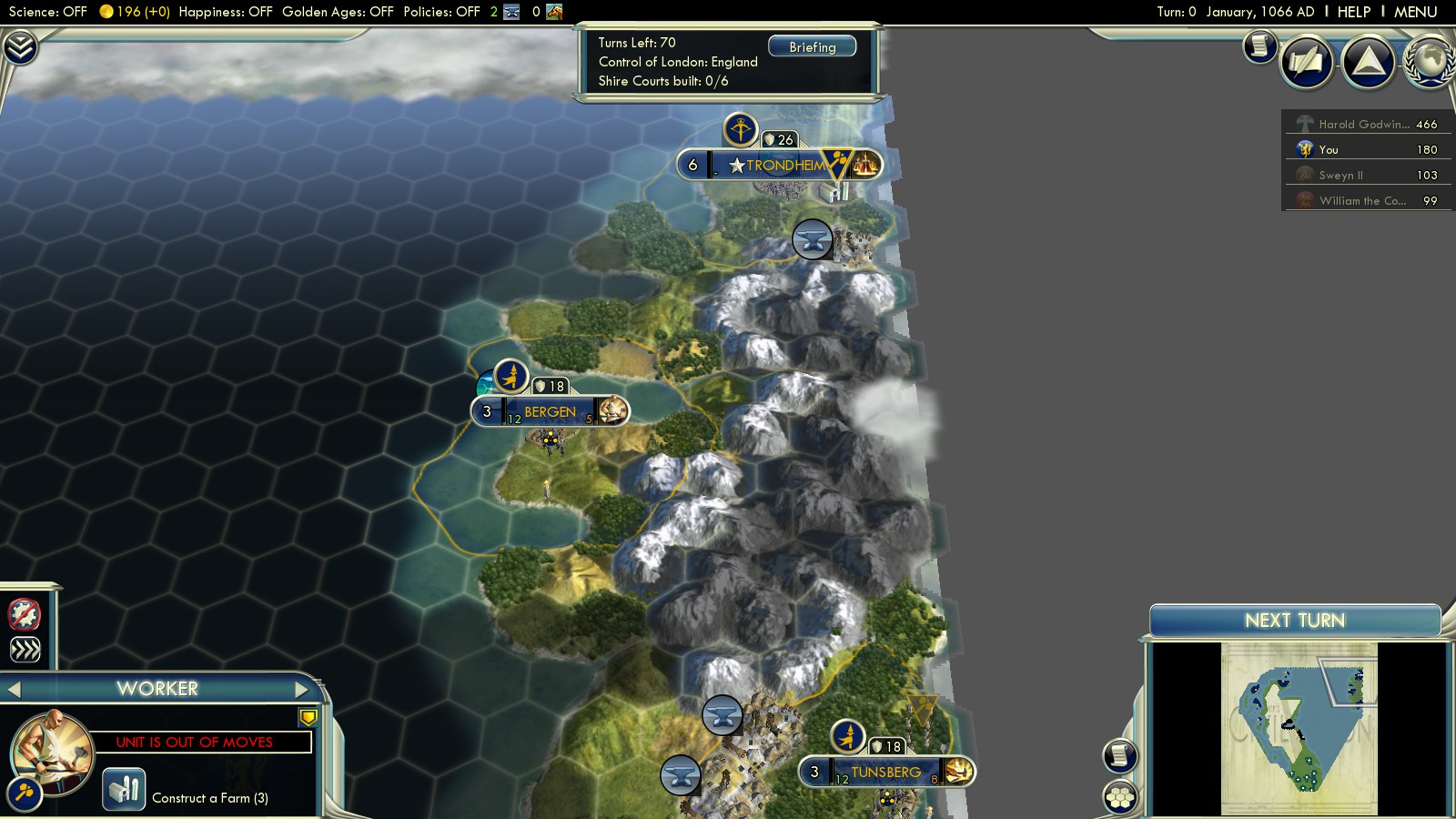This screenshot has height=819, width=1456.
Task: Cycle to the previous unit with left arrow
Action: tap(14, 690)
